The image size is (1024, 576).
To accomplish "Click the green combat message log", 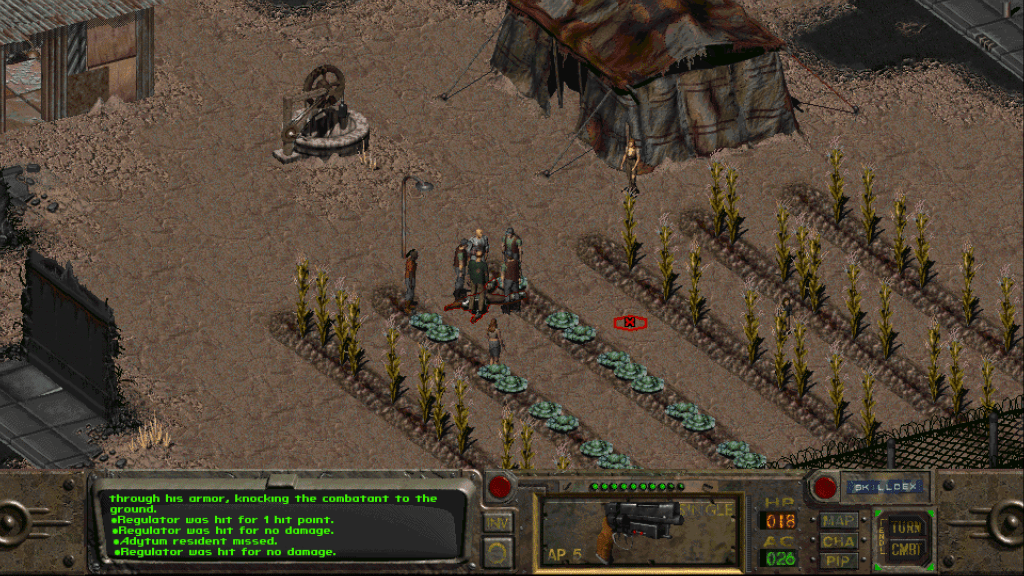I will 280,524.
